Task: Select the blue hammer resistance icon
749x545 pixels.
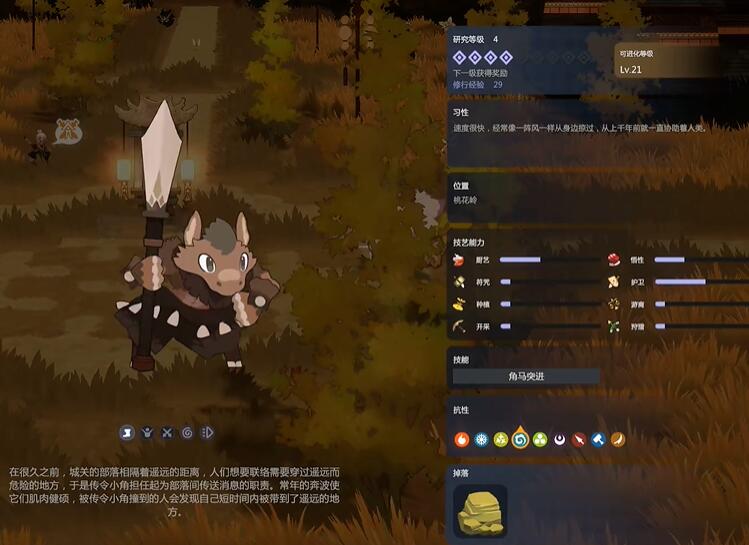Action: point(598,439)
